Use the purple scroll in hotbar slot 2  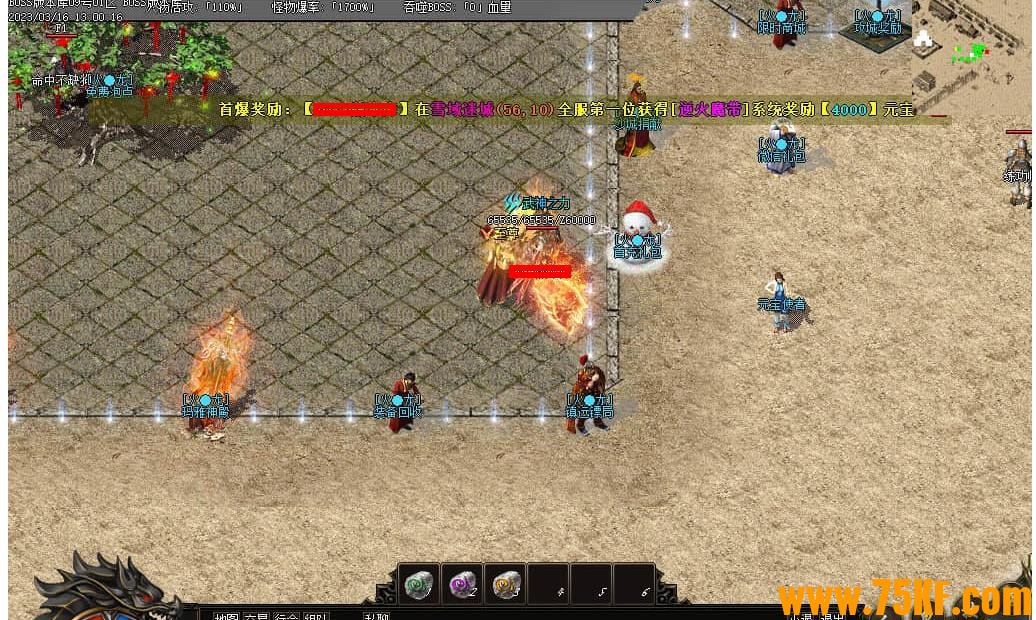coord(462,584)
